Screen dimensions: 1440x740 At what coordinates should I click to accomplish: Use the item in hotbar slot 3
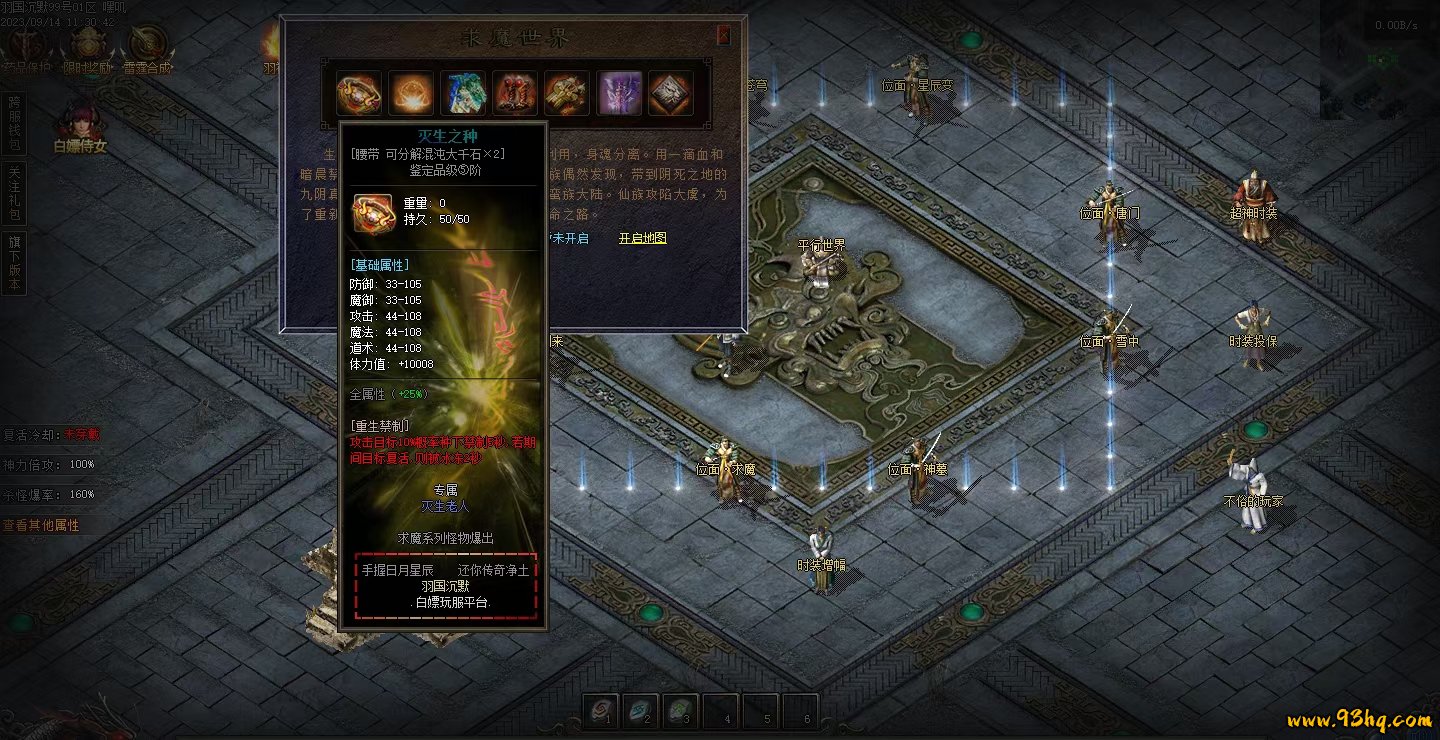[679, 710]
